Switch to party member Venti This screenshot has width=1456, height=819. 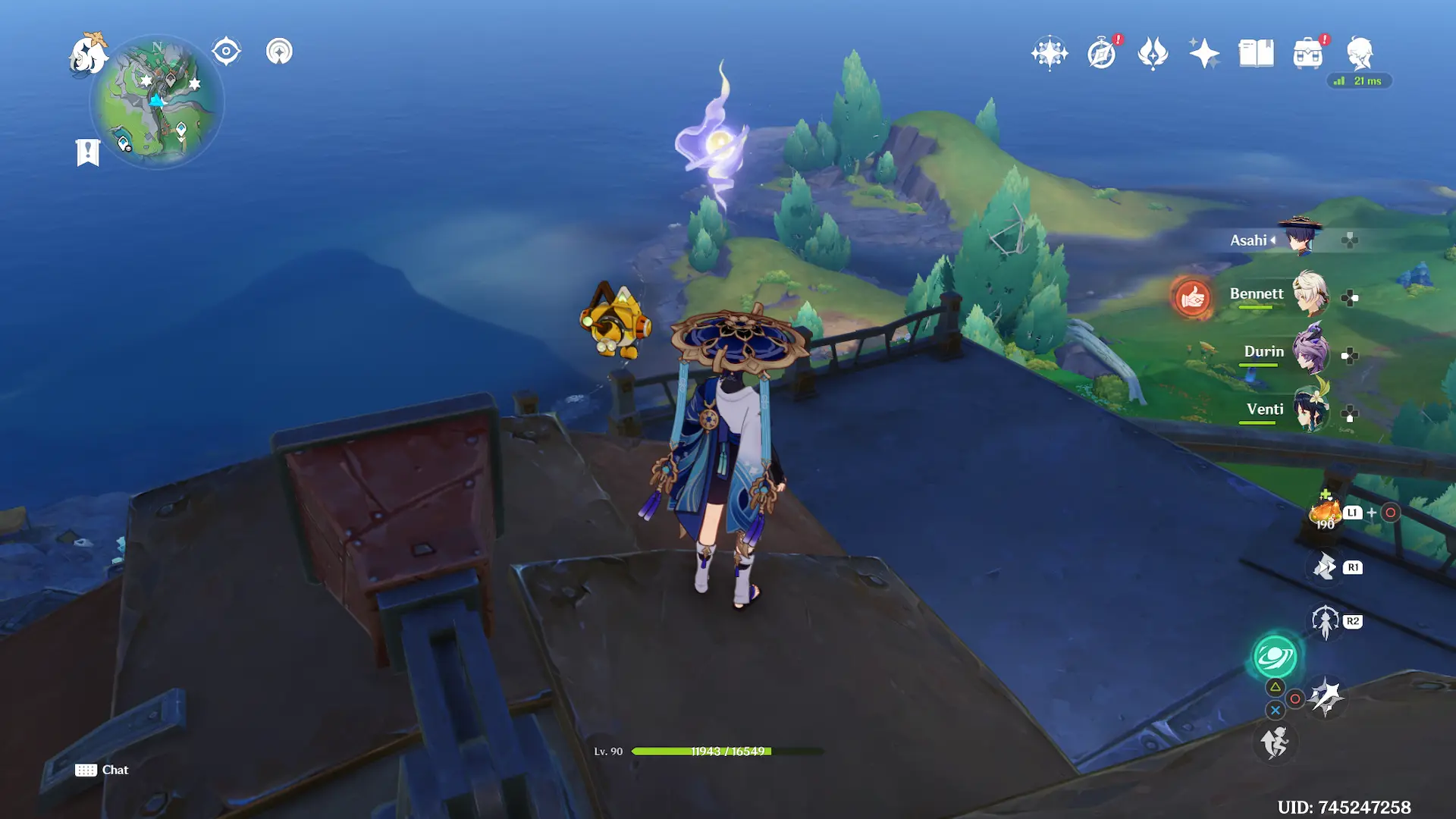[x=1309, y=409]
